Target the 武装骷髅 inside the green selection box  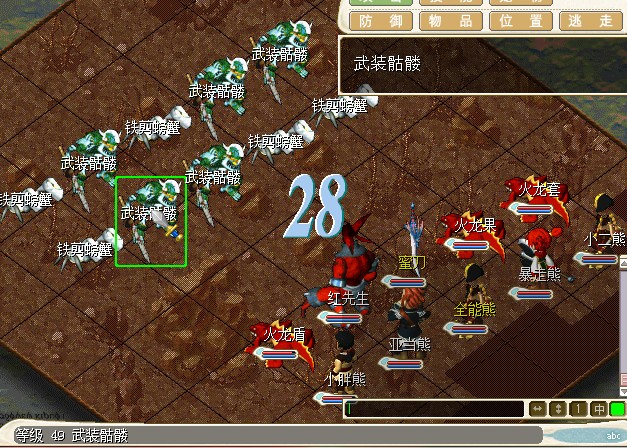click(151, 222)
